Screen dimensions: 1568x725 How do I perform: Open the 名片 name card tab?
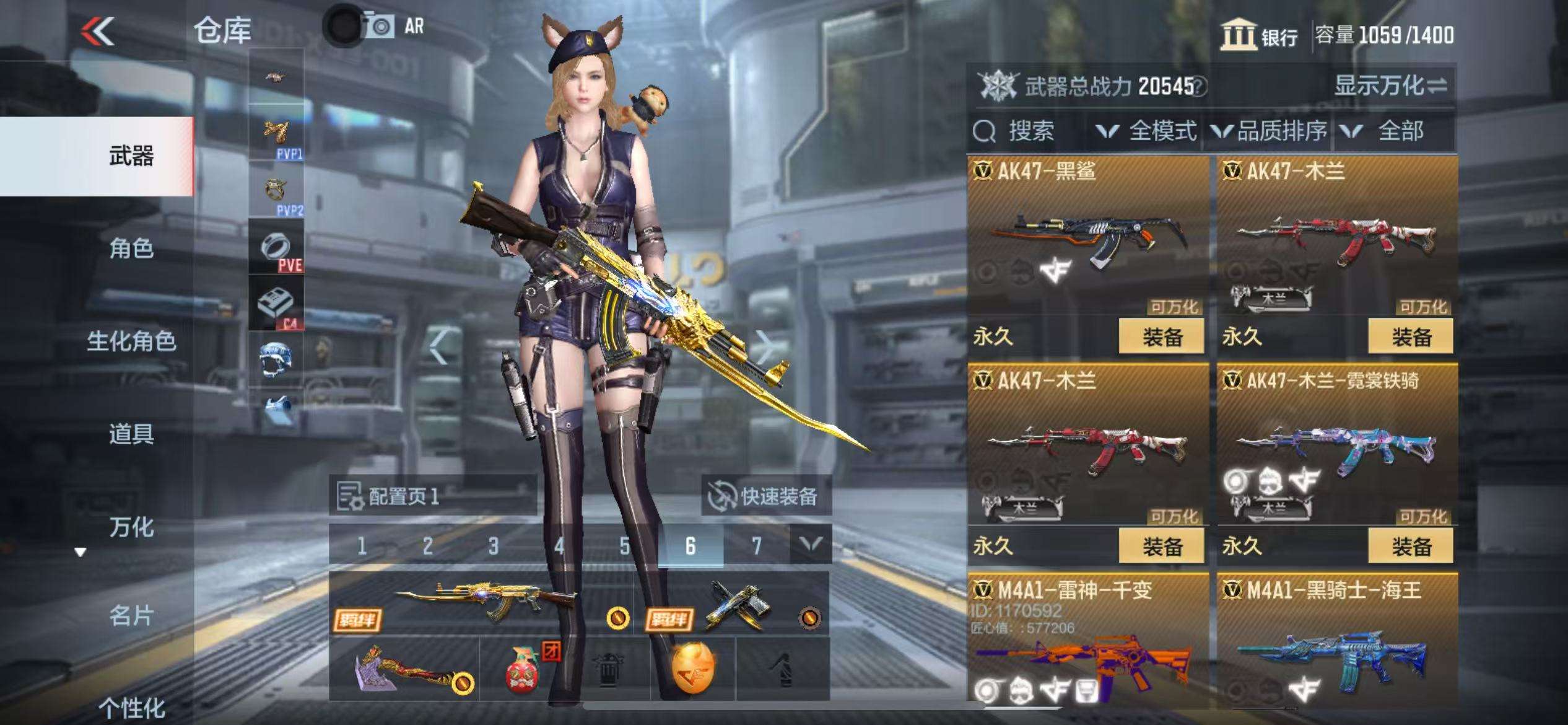tap(131, 616)
